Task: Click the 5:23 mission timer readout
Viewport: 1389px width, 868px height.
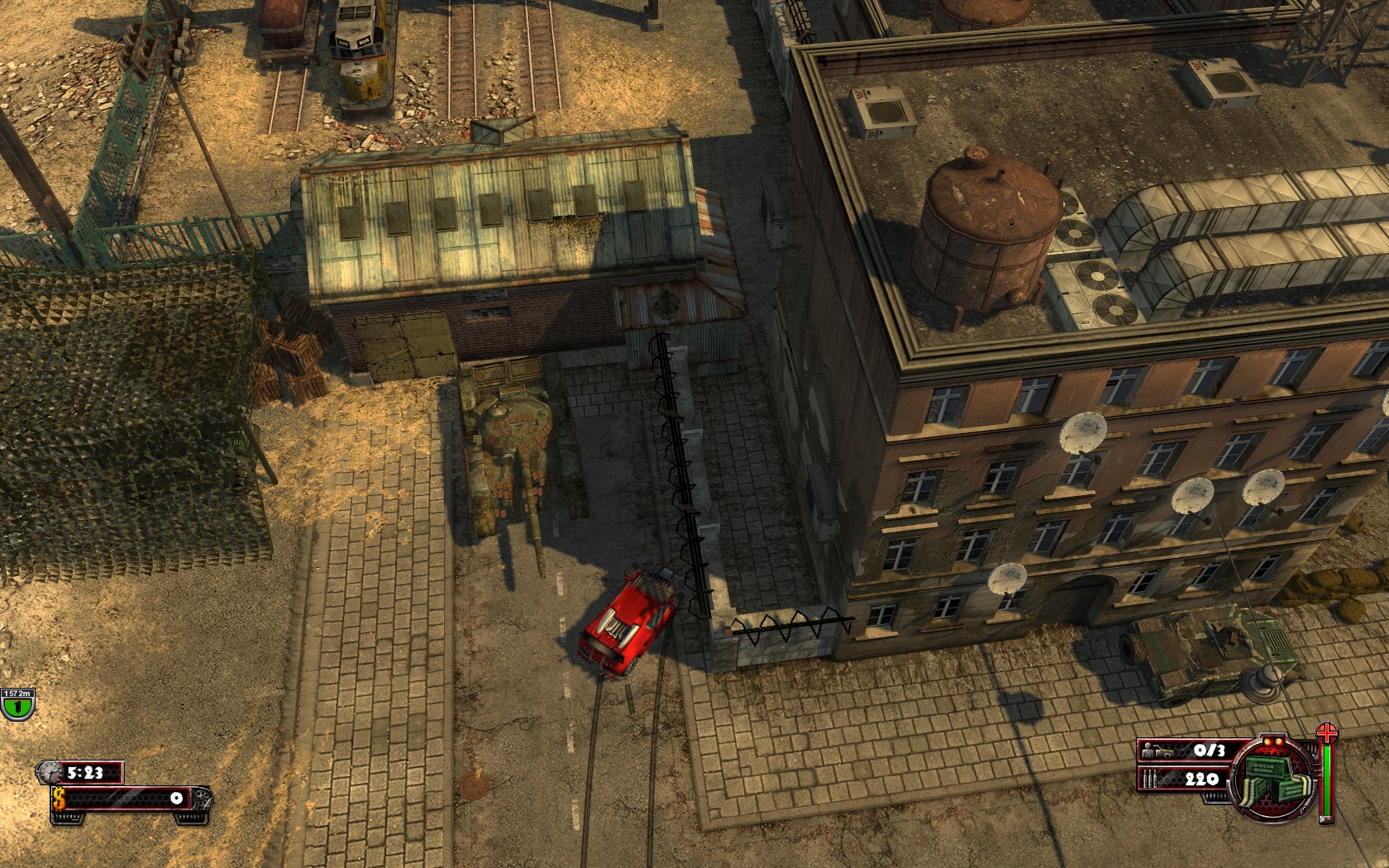Action: (84, 772)
